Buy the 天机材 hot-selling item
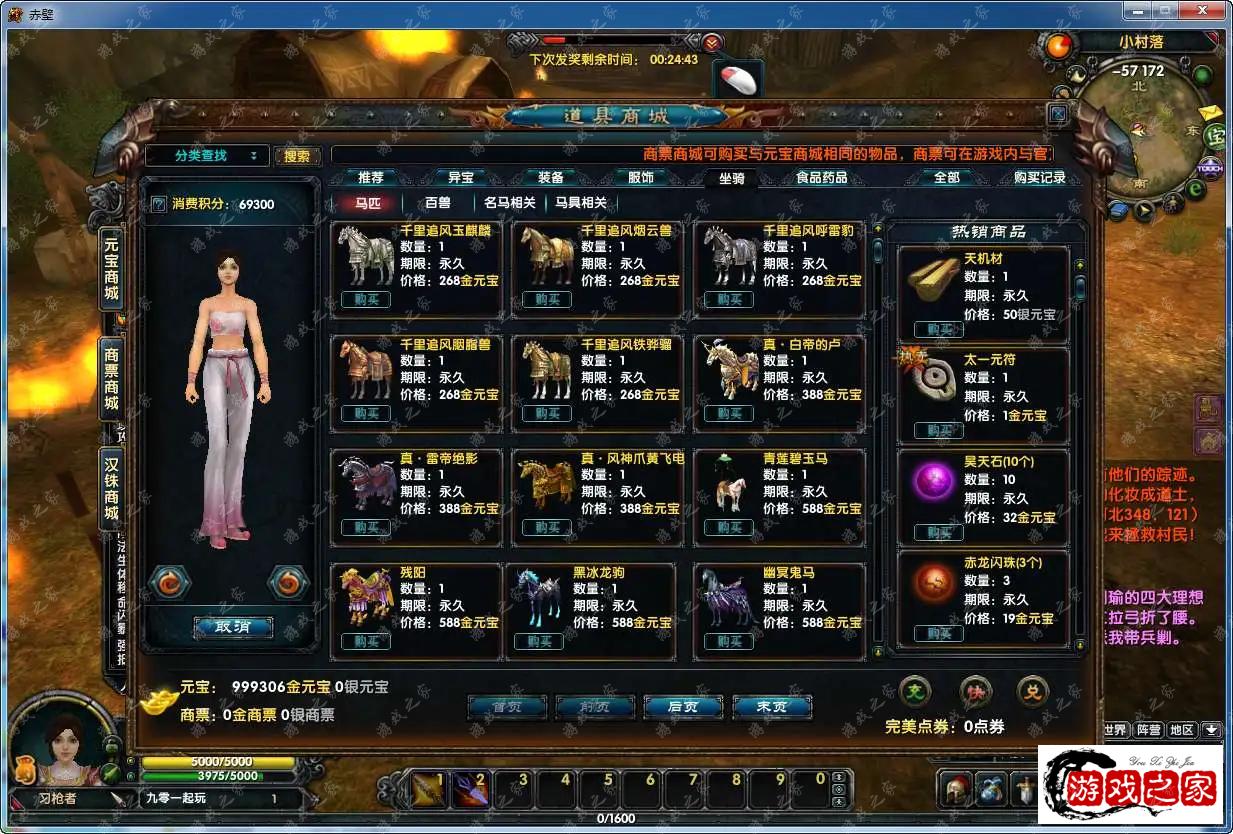This screenshot has height=834, width=1233. 938,329
